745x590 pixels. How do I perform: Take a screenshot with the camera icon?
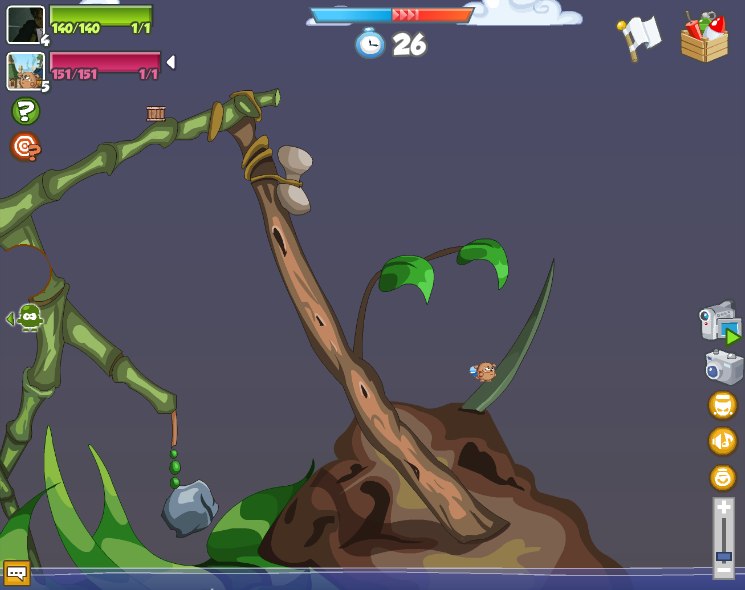coord(722,367)
